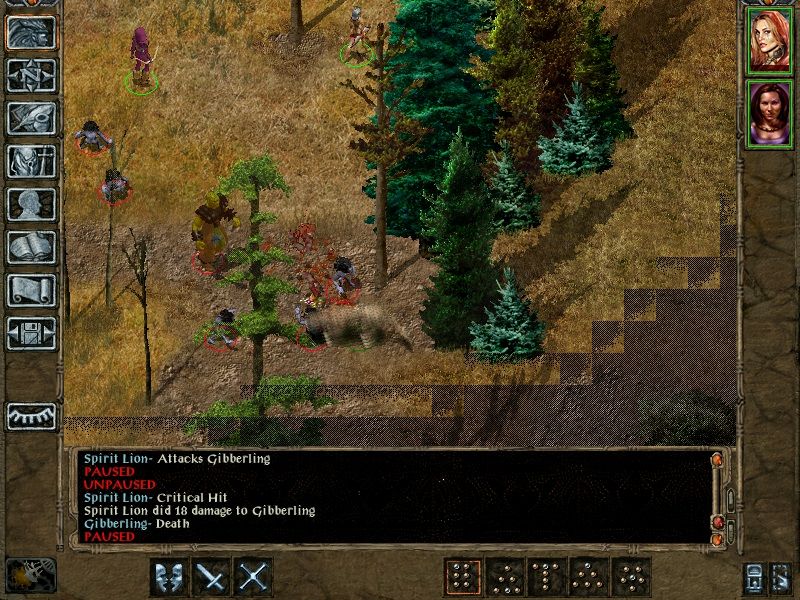Choose the single sword attack action
The height and width of the screenshot is (600, 800).
point(212,577)
